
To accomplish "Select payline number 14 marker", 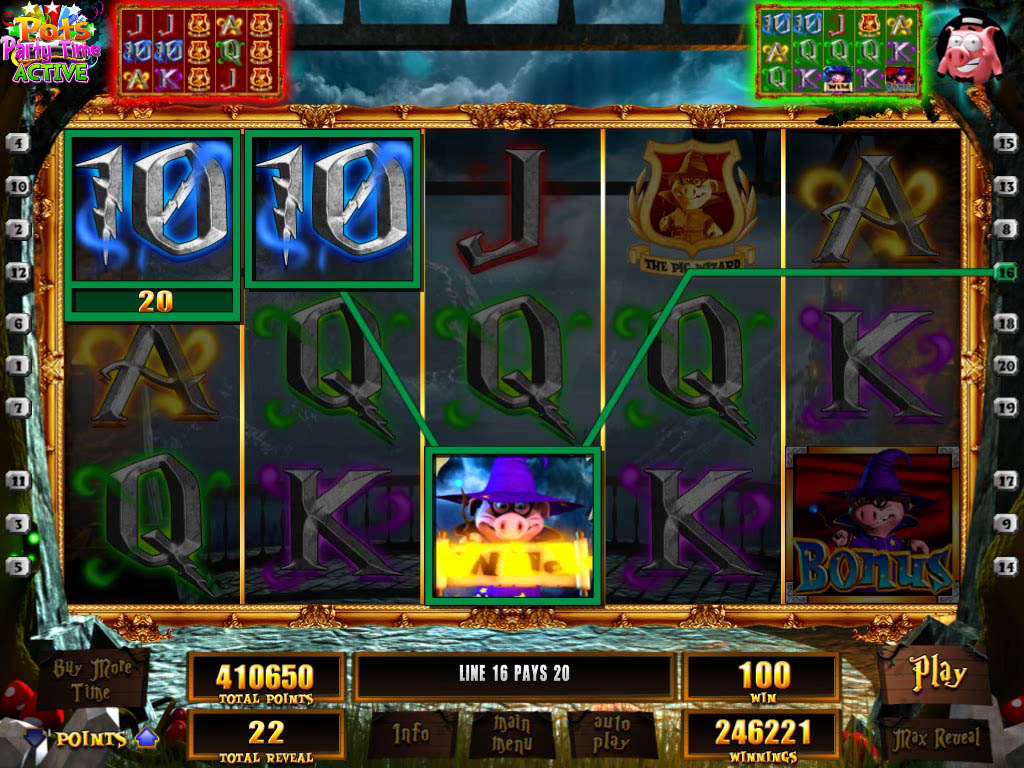I will [1006, 565].
